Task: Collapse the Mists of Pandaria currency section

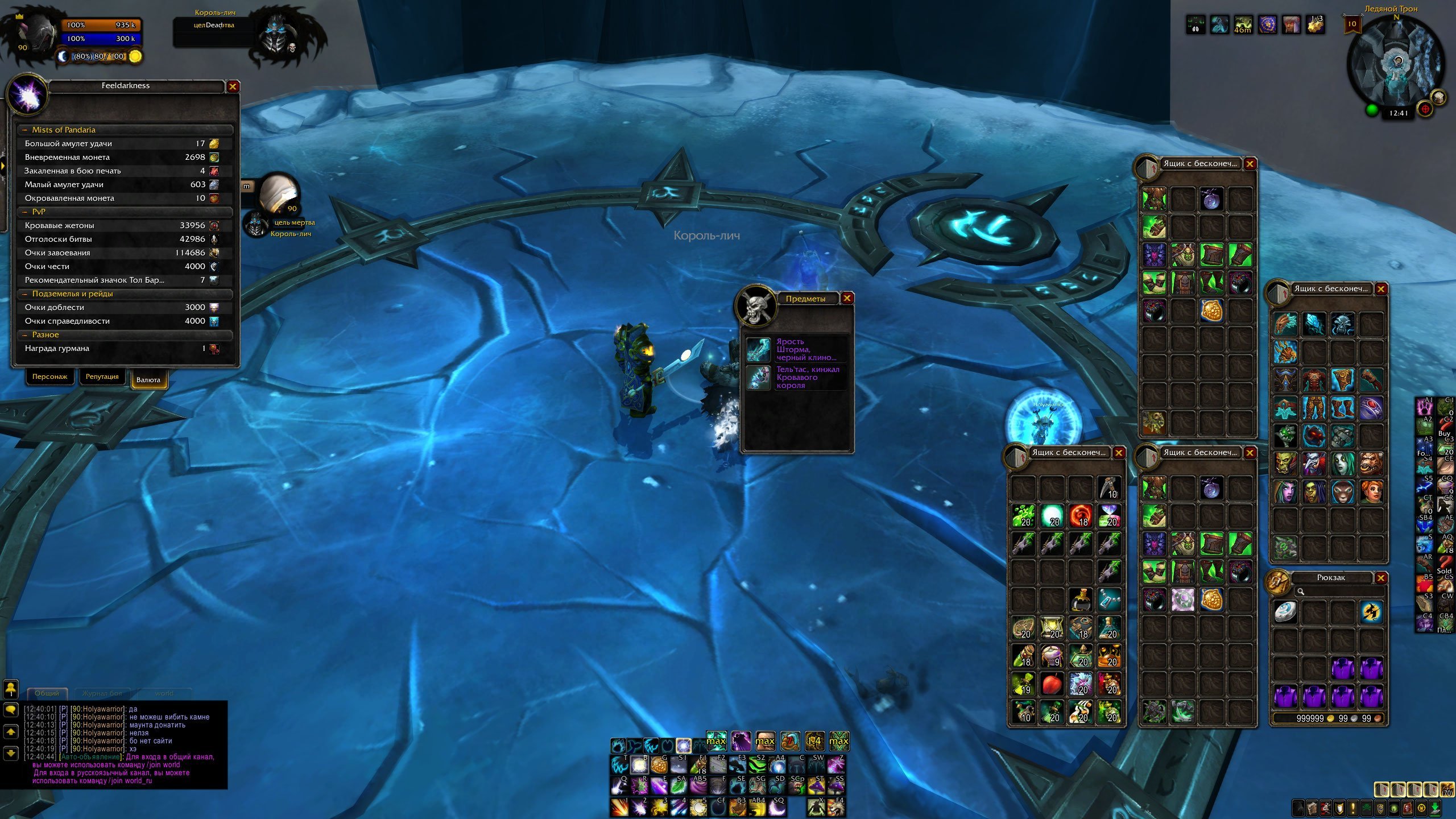Action: (x=25, y=130)
